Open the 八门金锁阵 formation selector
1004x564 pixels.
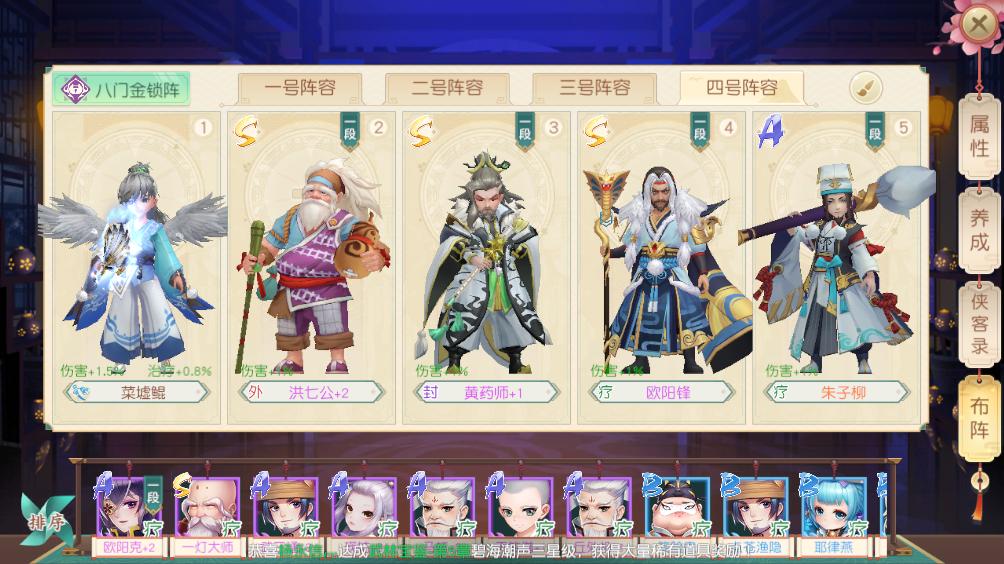point(122,89)
